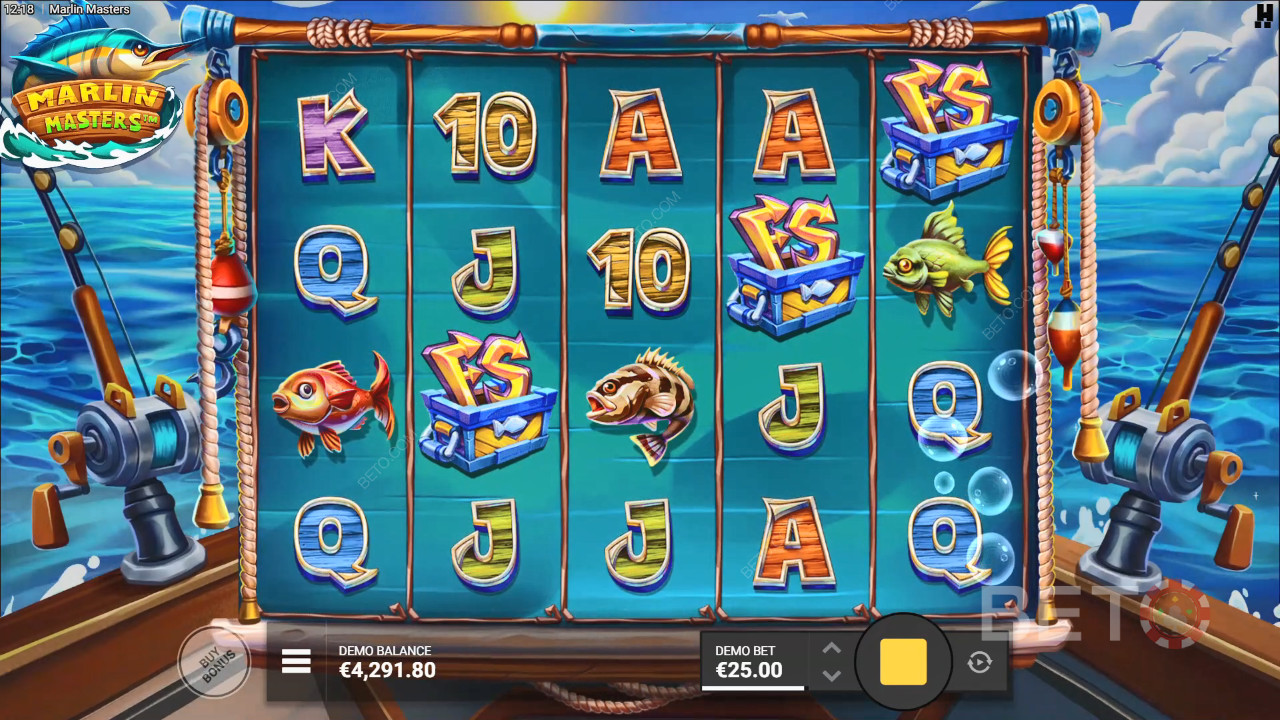Click the yellow spin stop button

pyautogui.click(x=903, y=662)
